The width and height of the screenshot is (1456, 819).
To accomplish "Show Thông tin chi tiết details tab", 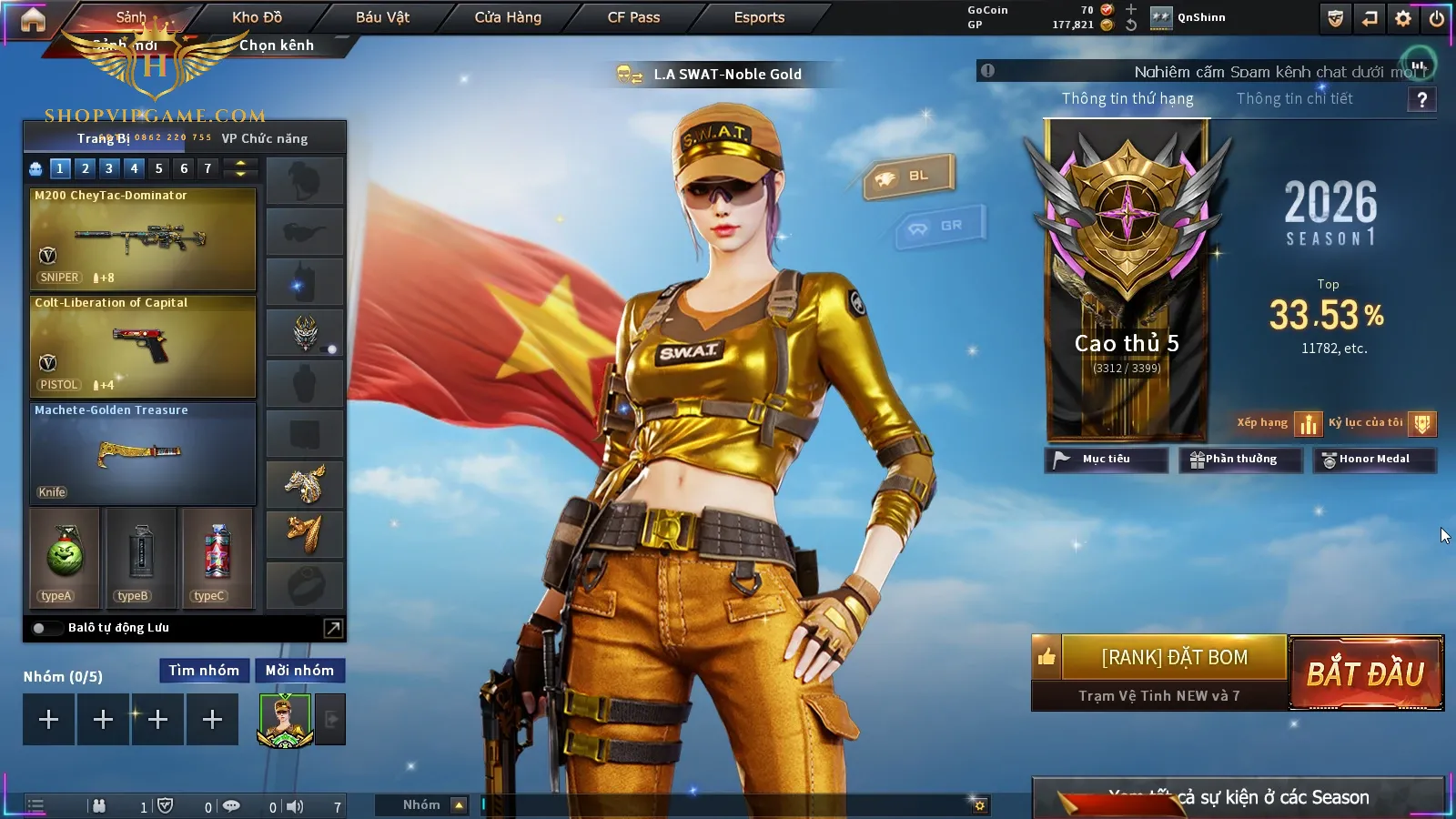I will [x=1294, y=98].
